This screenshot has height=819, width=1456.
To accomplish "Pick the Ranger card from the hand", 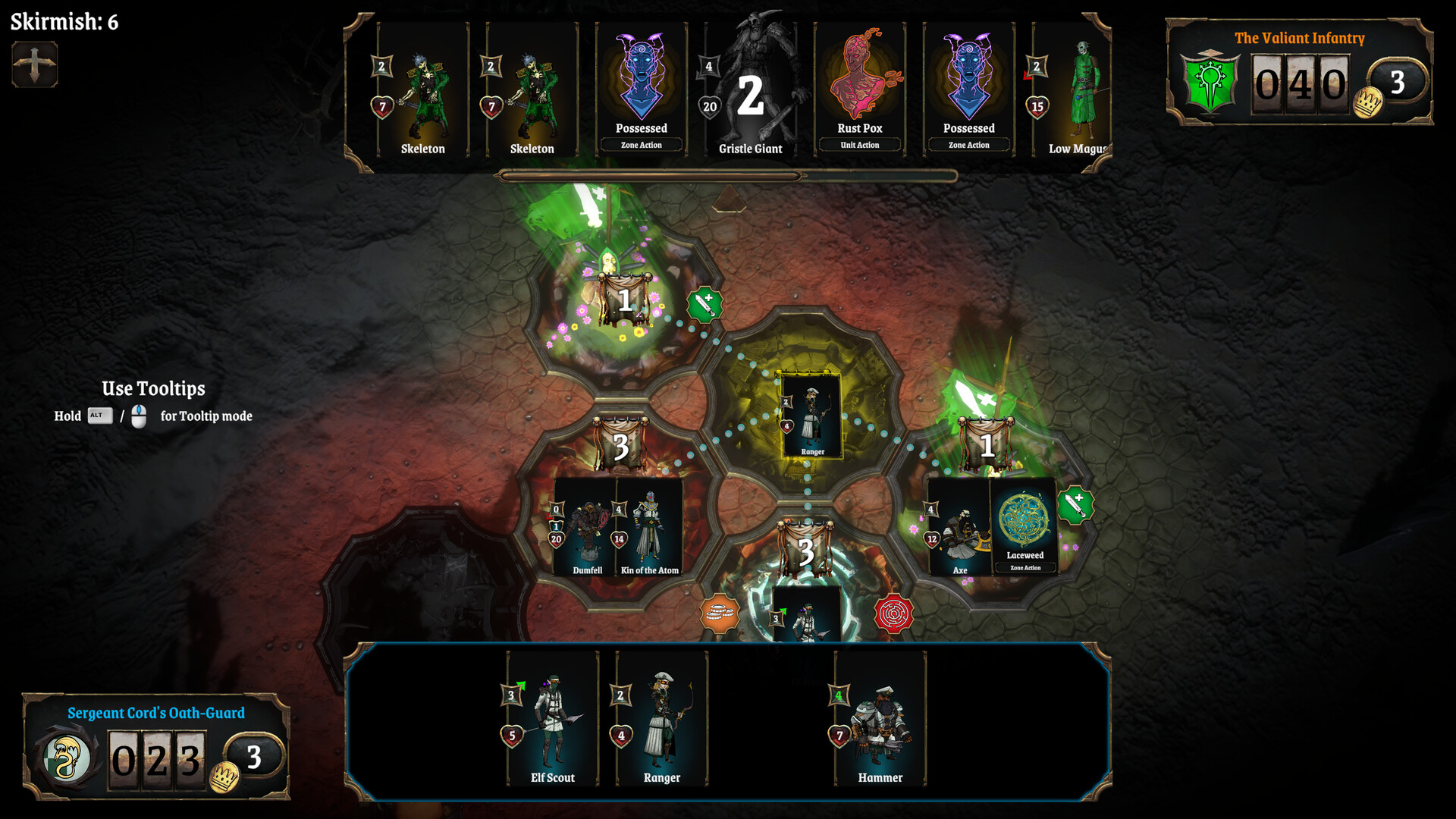I will click(x=661, y=719).
